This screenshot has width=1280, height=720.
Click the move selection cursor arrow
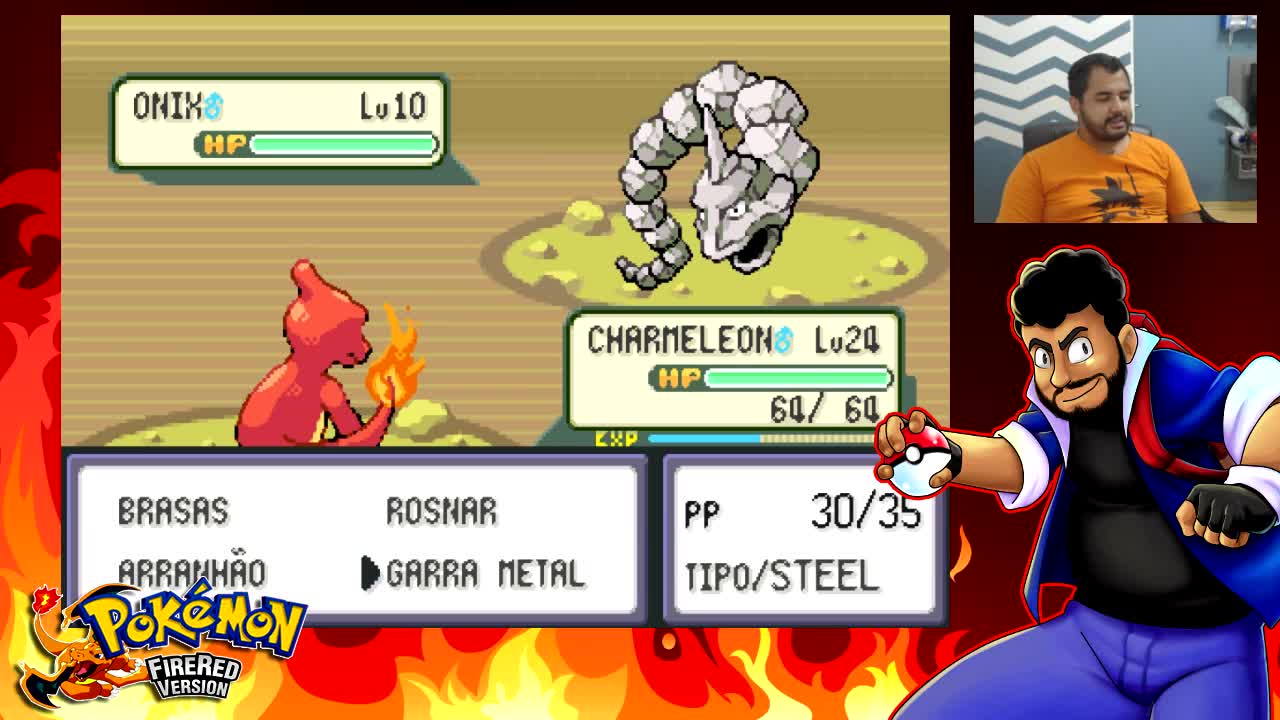tap(371, 572)
